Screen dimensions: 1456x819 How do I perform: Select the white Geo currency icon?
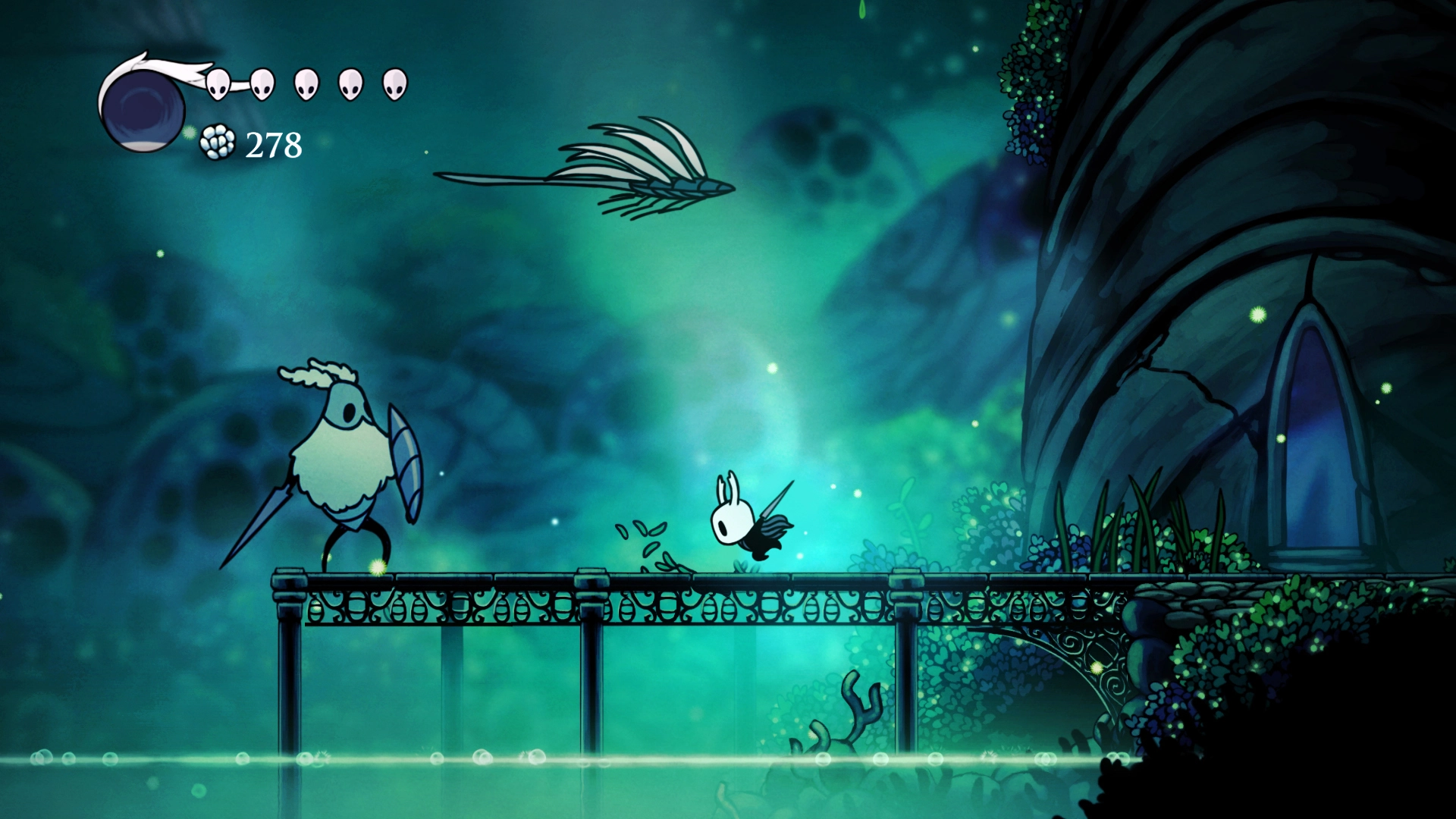(x=216, y=141)
